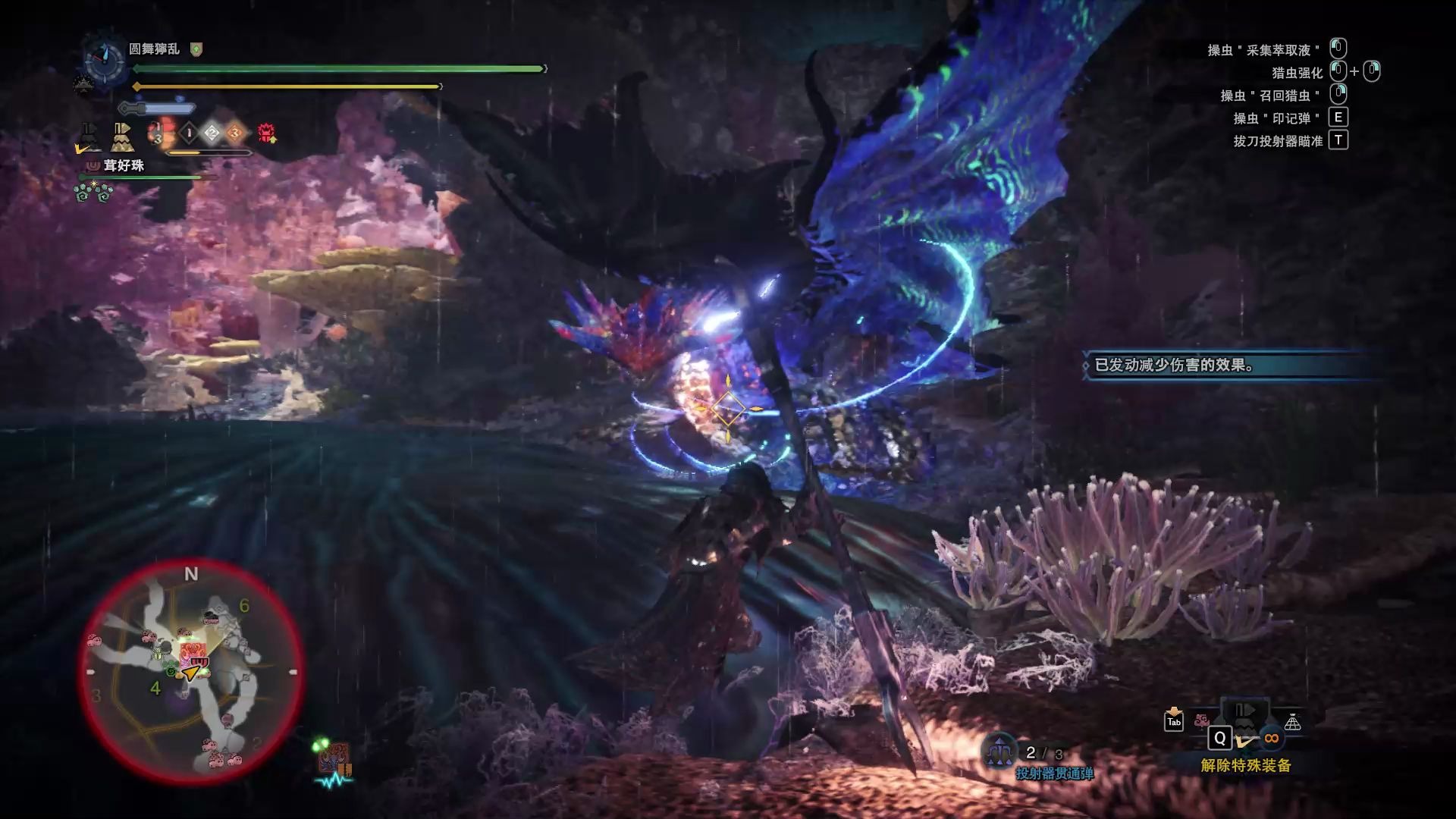Select the checked dark mantle status icon

coord(89,137)
